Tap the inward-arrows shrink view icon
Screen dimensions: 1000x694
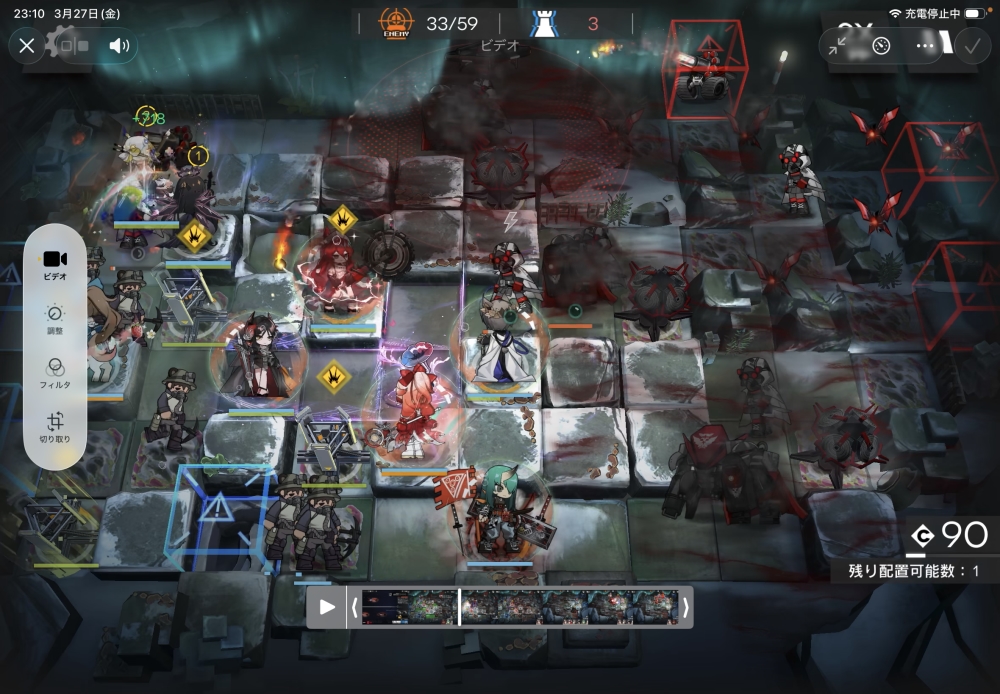tap(838, 46)
